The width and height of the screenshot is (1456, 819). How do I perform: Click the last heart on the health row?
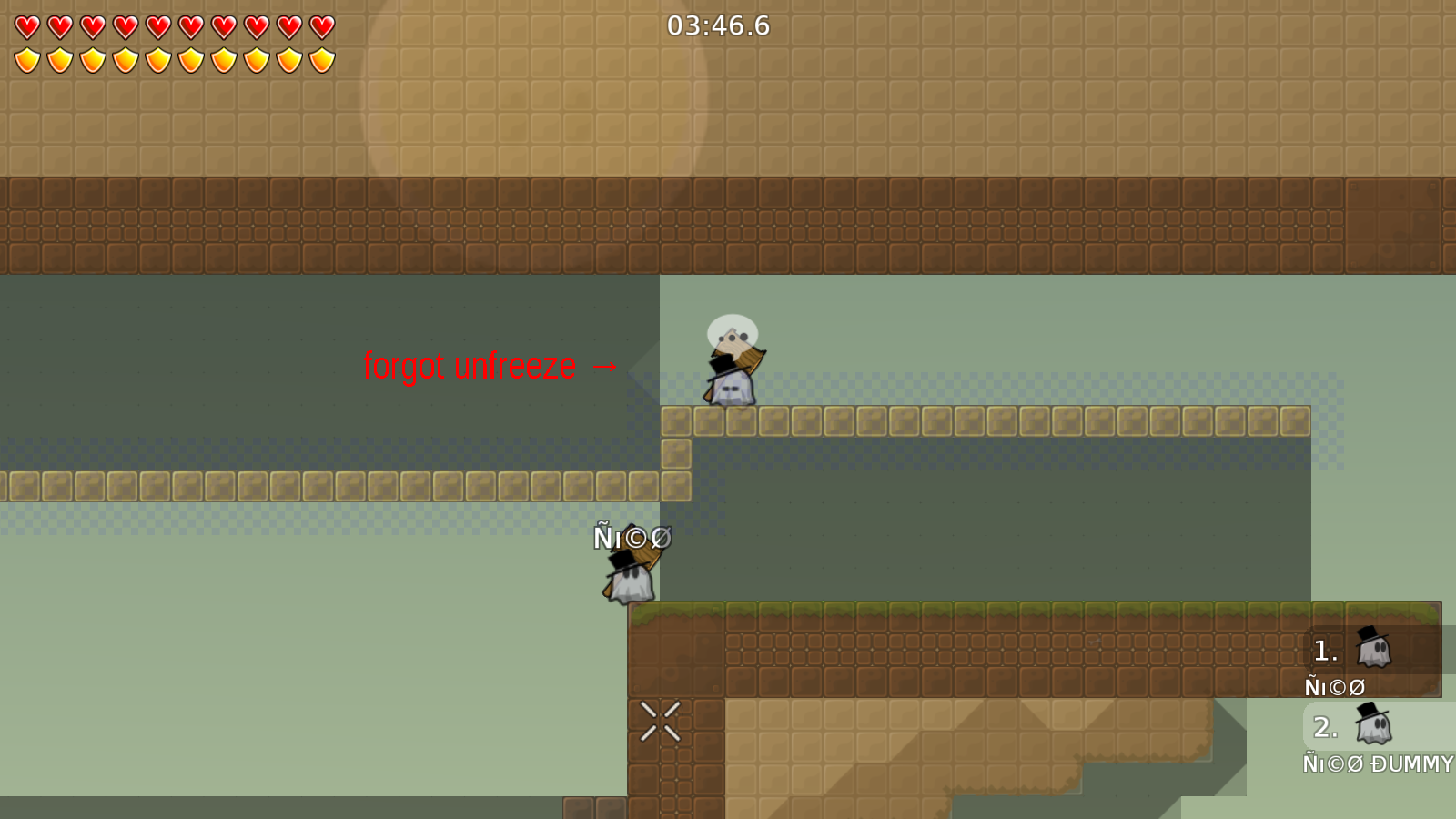319,25
